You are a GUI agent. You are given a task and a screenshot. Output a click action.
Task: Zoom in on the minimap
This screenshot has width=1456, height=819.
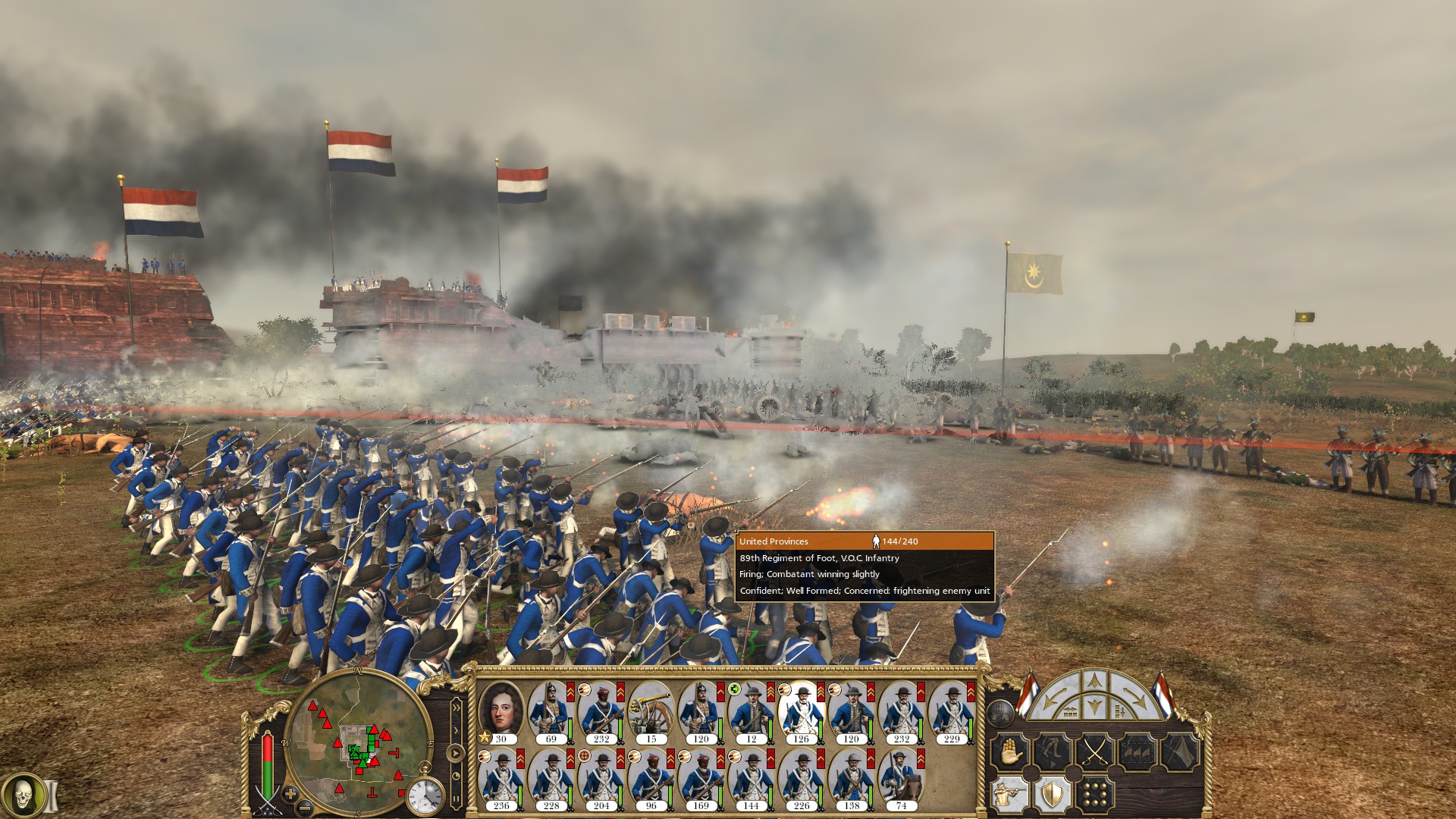coord(290,793)
